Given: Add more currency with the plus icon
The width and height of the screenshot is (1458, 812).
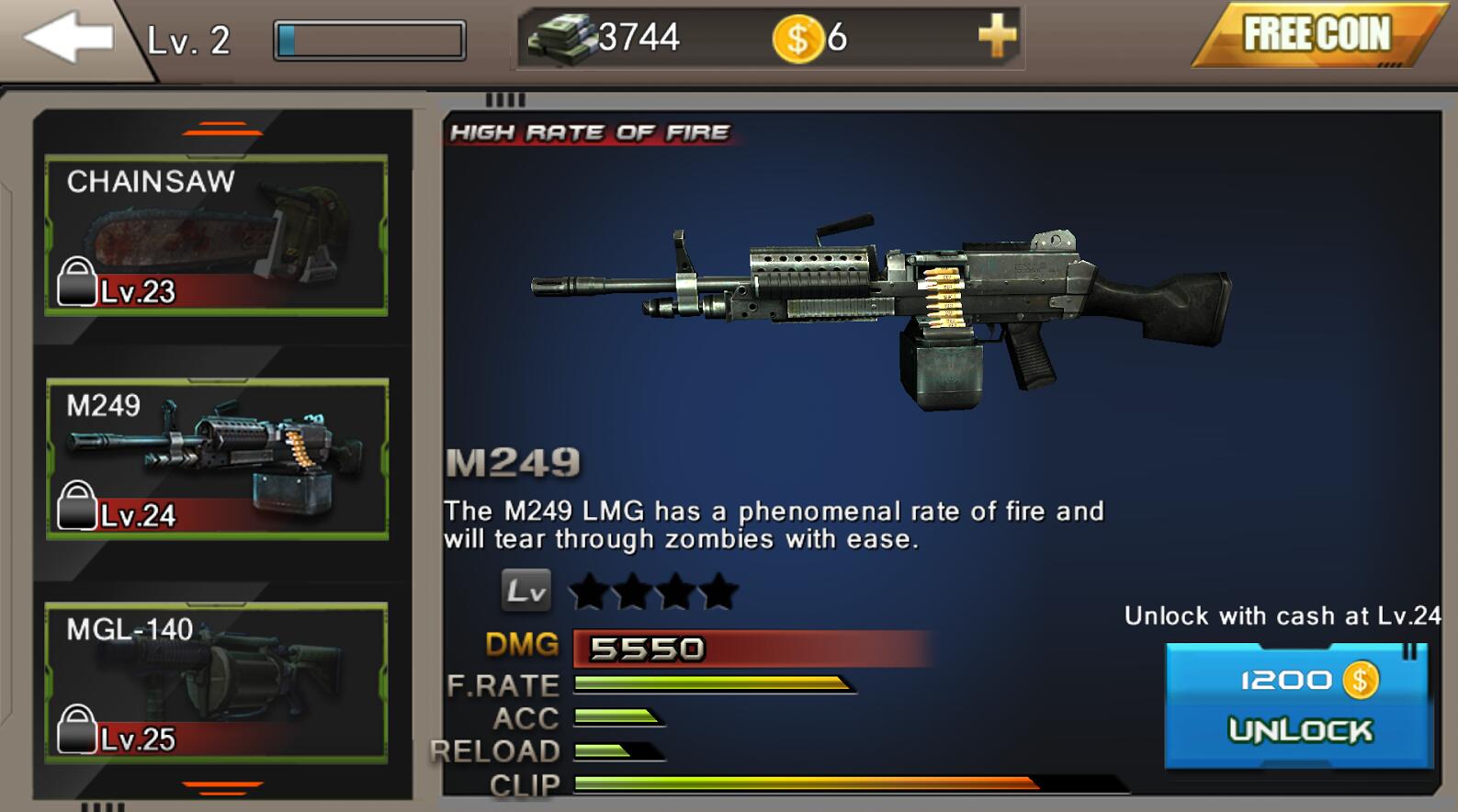Looking at the screenshot, I should [997, 38].
